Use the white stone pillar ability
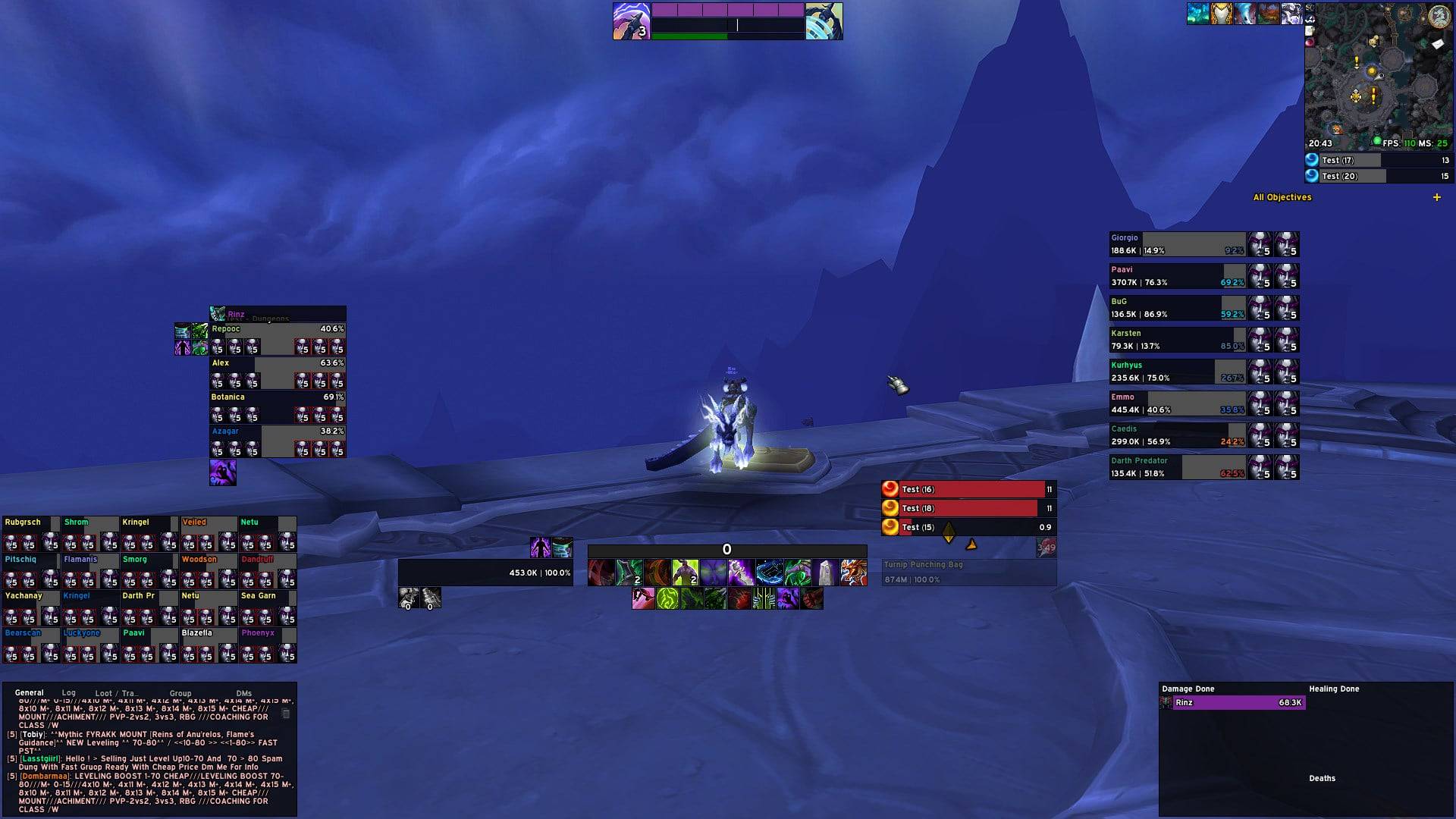This screenshot has width=1456, height=819. (x=825, y=573)
